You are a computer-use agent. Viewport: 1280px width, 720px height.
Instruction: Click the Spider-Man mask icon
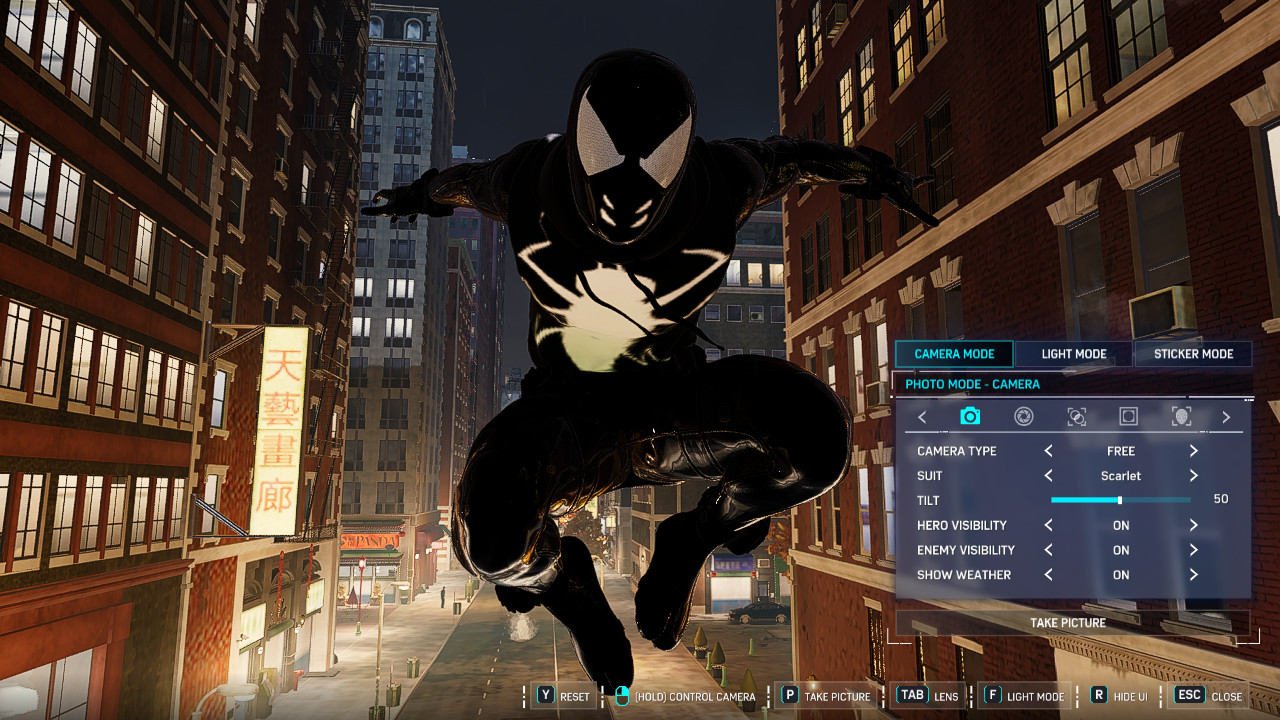click(1181, 417)
